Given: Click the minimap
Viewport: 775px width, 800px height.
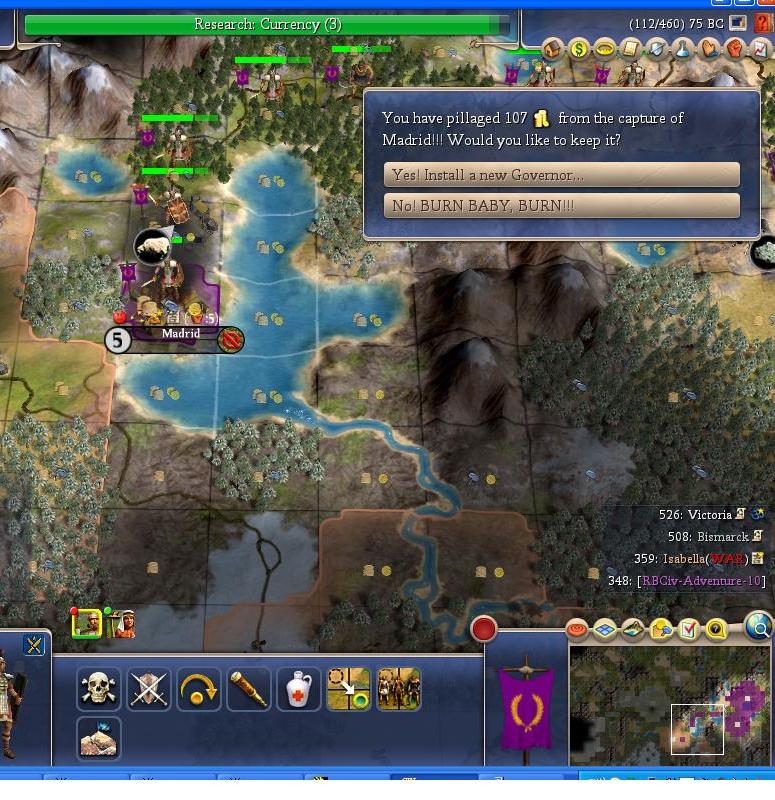Looking at the screenshot, I should (x=670, y=704).
